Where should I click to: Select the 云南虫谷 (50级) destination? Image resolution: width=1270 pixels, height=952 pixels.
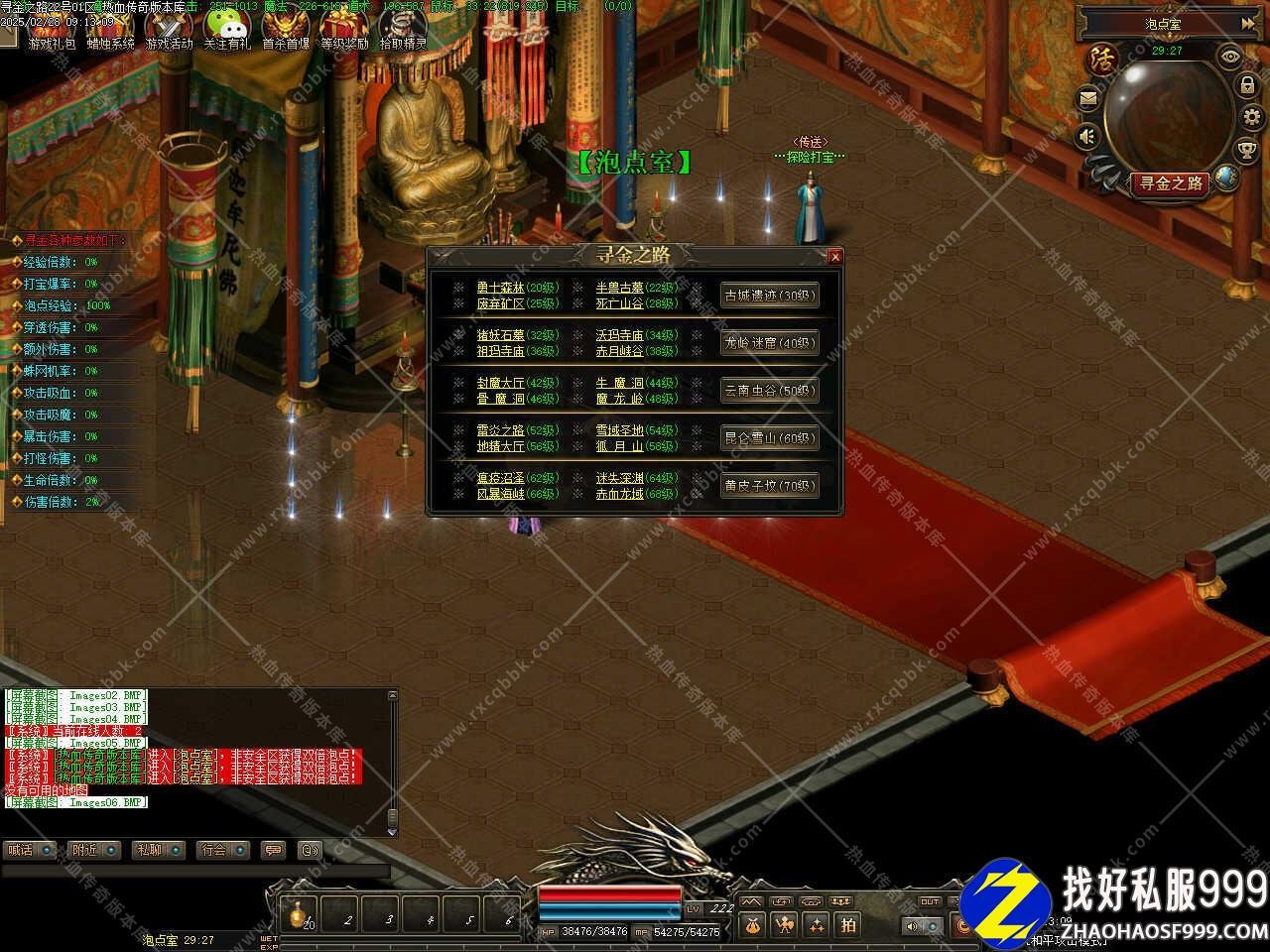(769, 391)
